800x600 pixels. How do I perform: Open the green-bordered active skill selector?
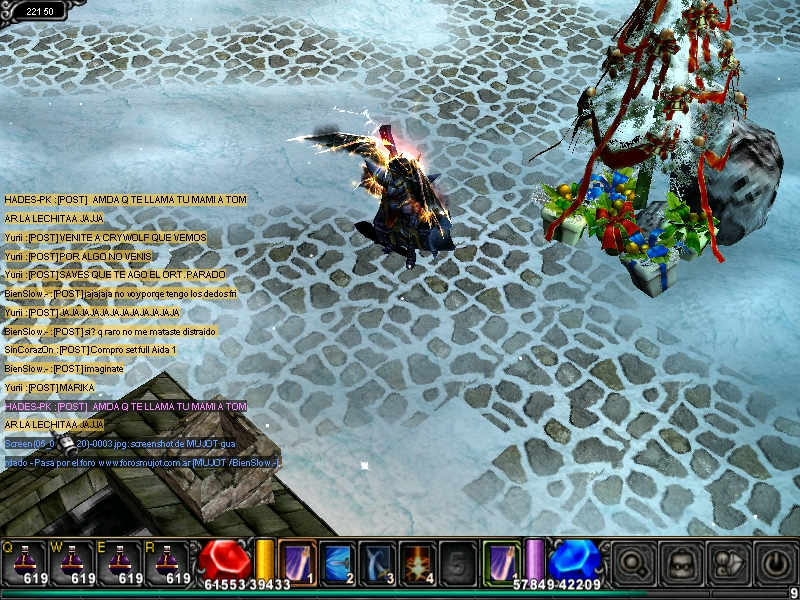tap(500, 561)
